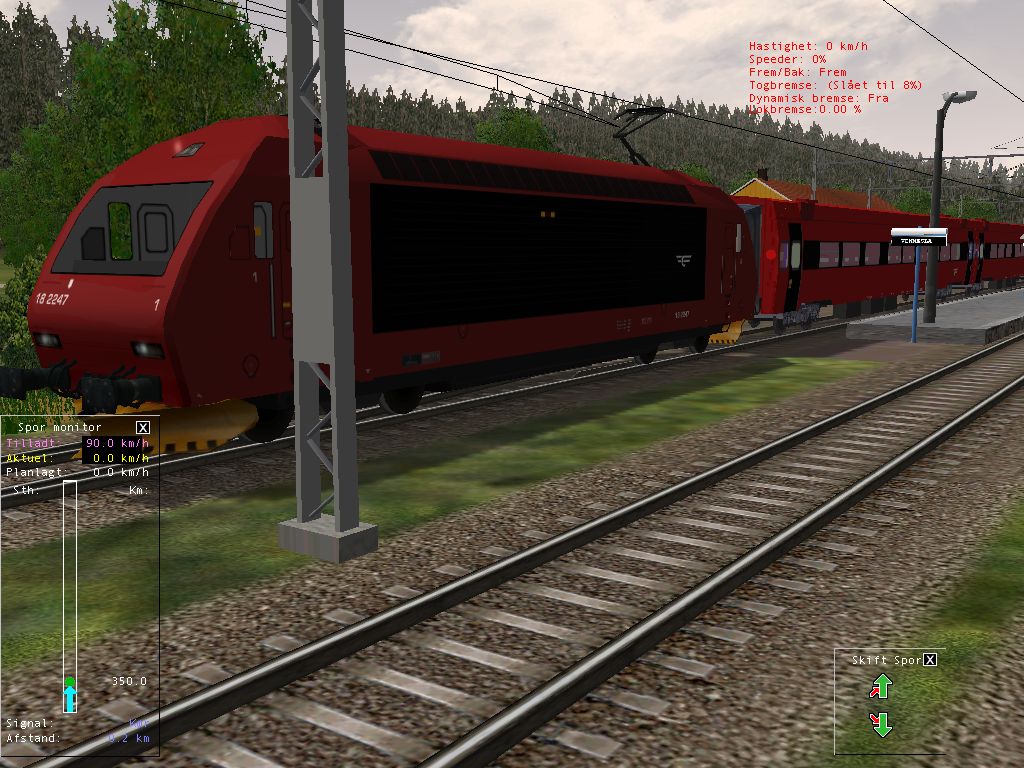Toggle the upward-pointing track switch arrow
The height and width of the screenshot is (768, 1024).
point(881,687)
